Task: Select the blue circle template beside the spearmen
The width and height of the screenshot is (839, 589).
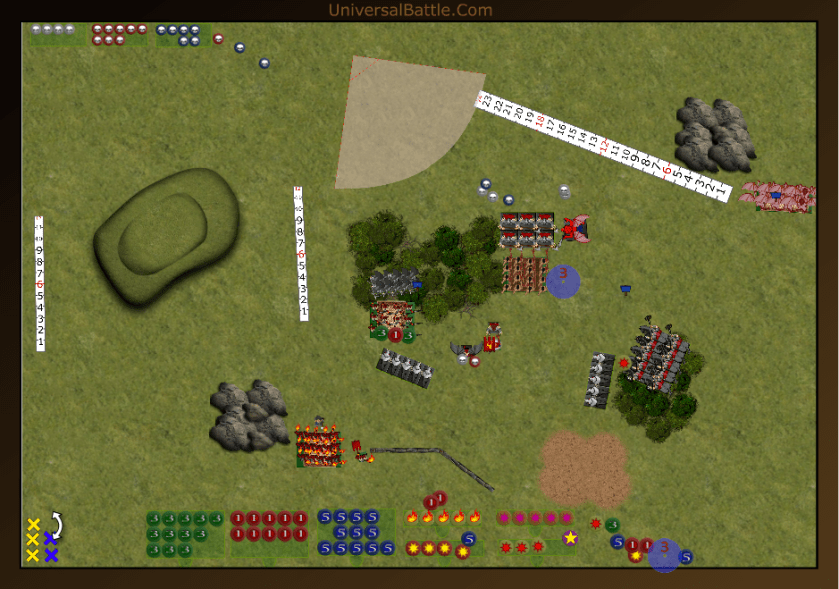Action: pyautogui.click(x=563, y=280)
